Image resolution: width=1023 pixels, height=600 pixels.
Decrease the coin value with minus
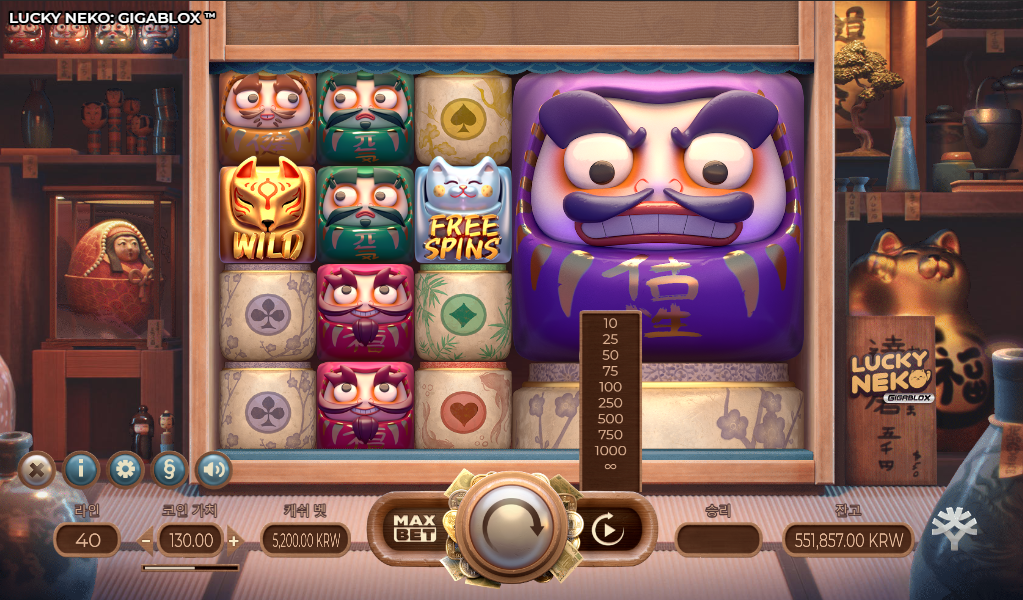(x=146, y=541)
